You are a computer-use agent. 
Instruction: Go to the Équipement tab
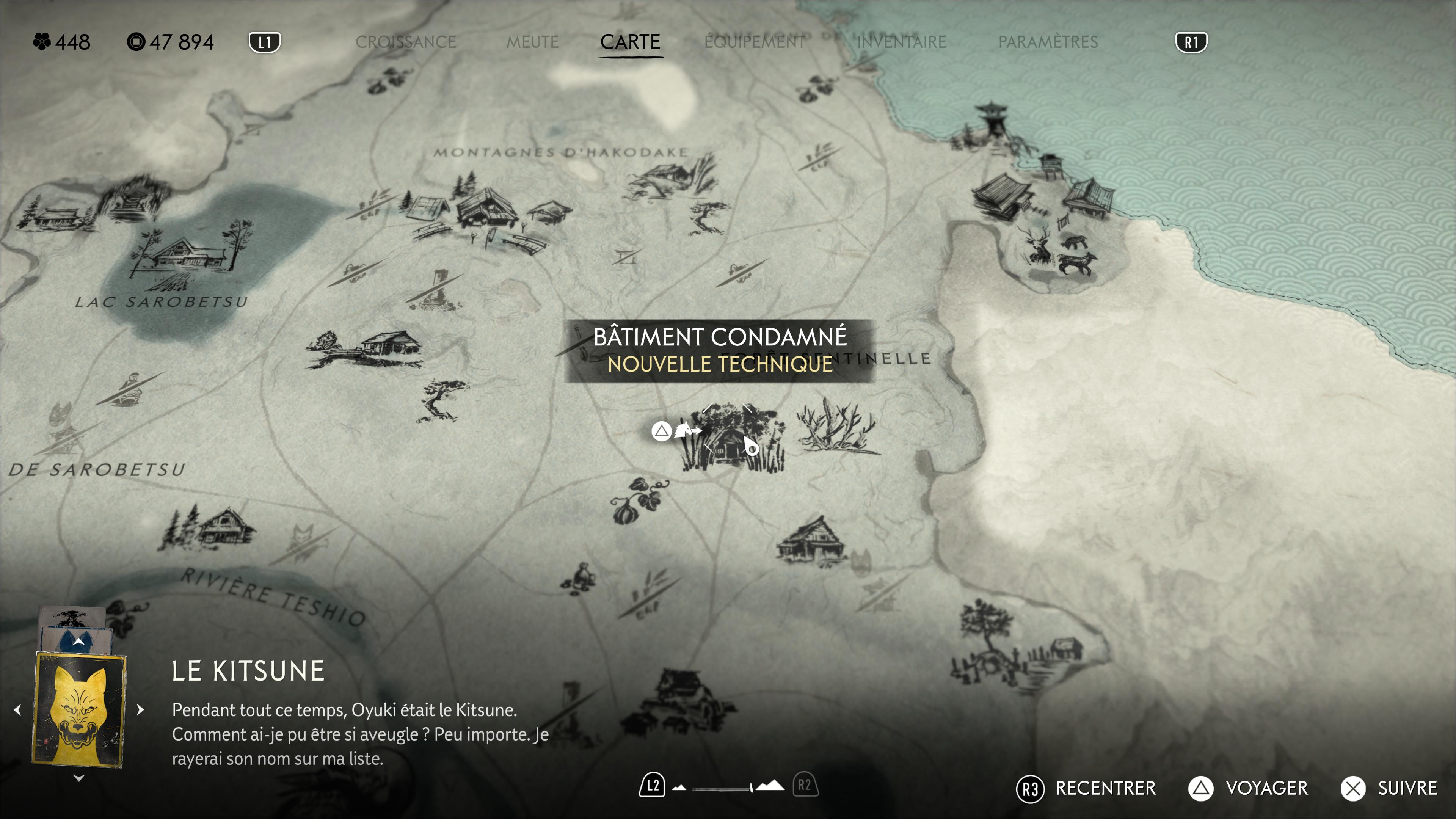pyautogui.click(x=755, y=42)
